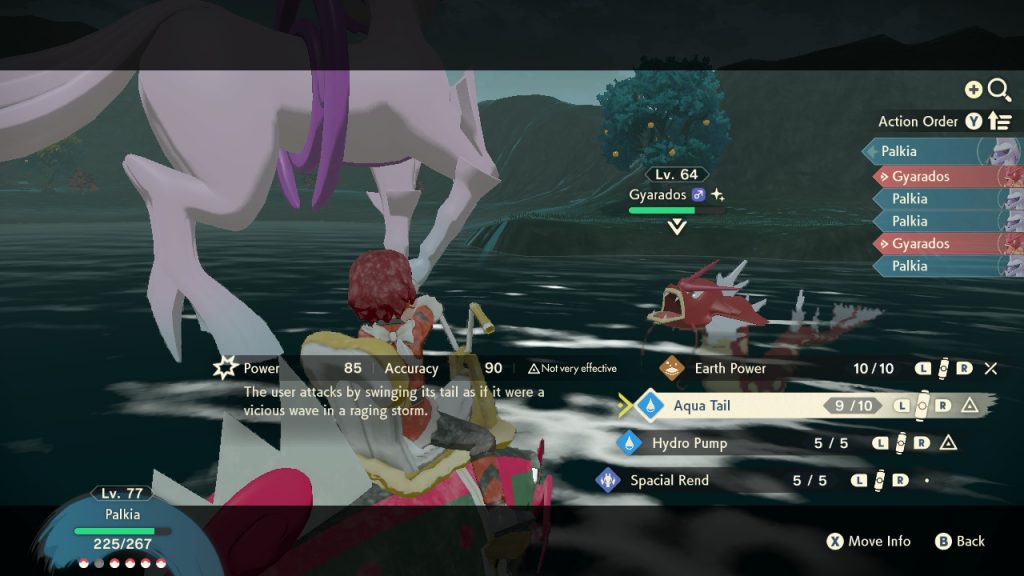This screenshot has width=1024, height=576.
Task: Use the Spacial Rend move
Action: coord(669,480)
